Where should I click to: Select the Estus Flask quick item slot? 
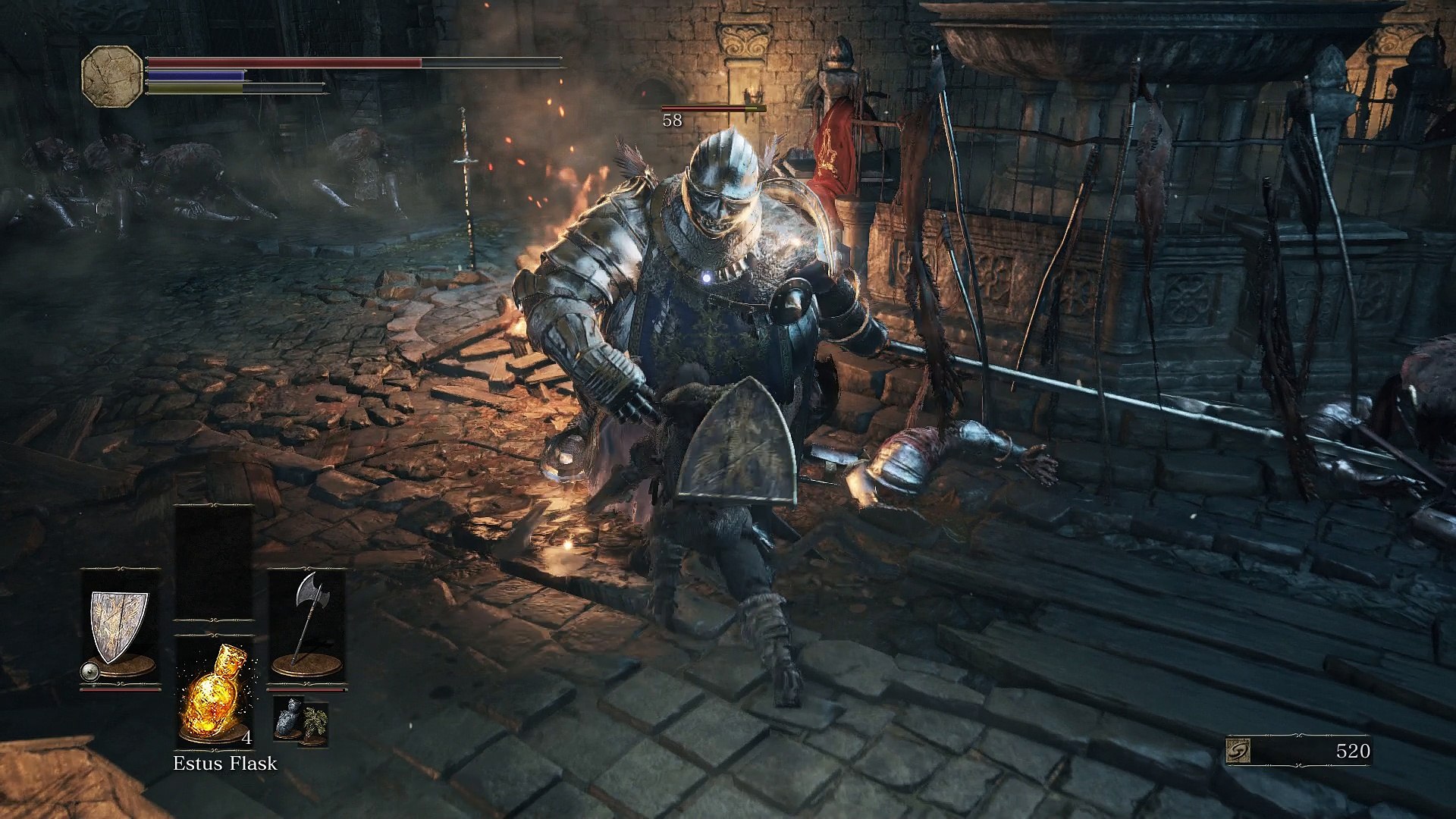tap(214, 692)
